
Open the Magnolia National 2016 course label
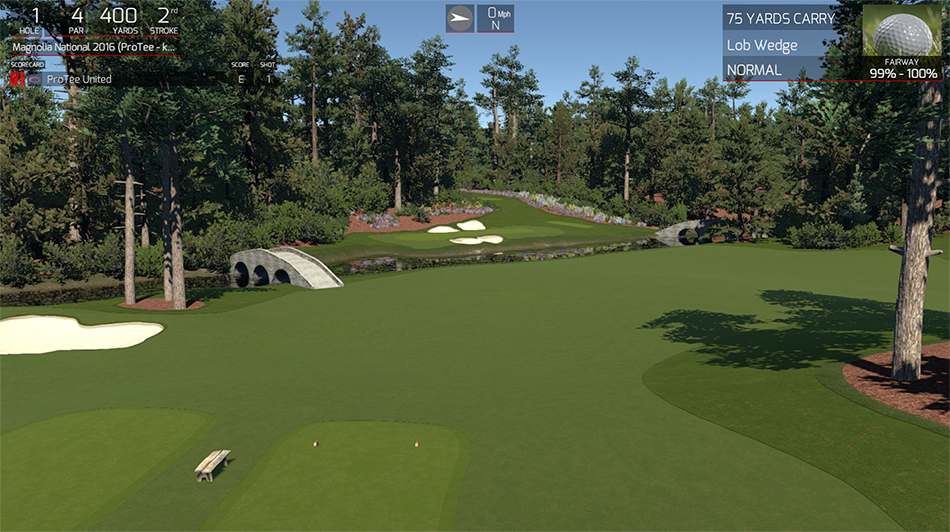click(x=94, y=47)
